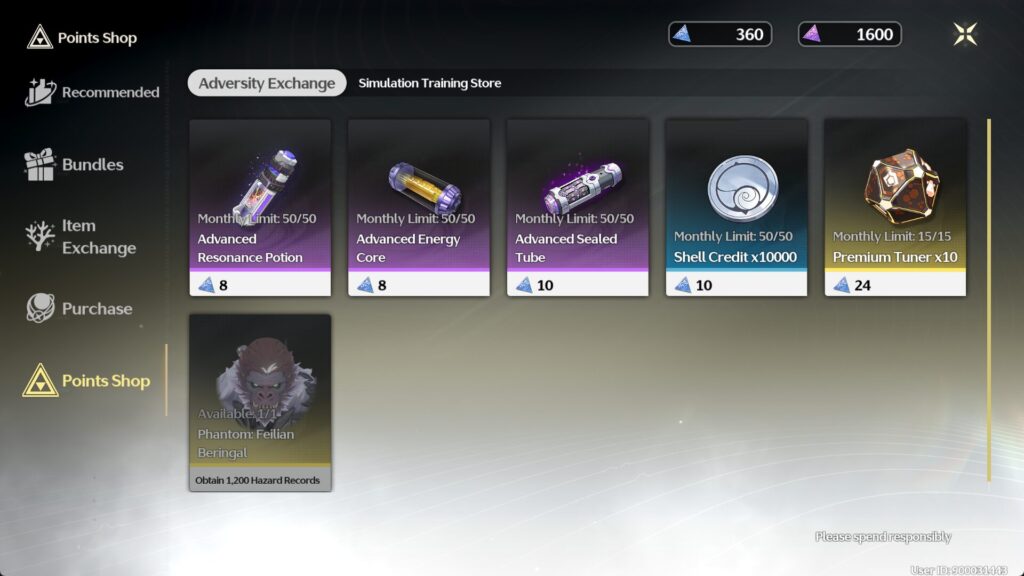This screenshot has height=576, width=1024.
Task: View the Phantom: Feilian Beringal item
Action: pos(260,402)
